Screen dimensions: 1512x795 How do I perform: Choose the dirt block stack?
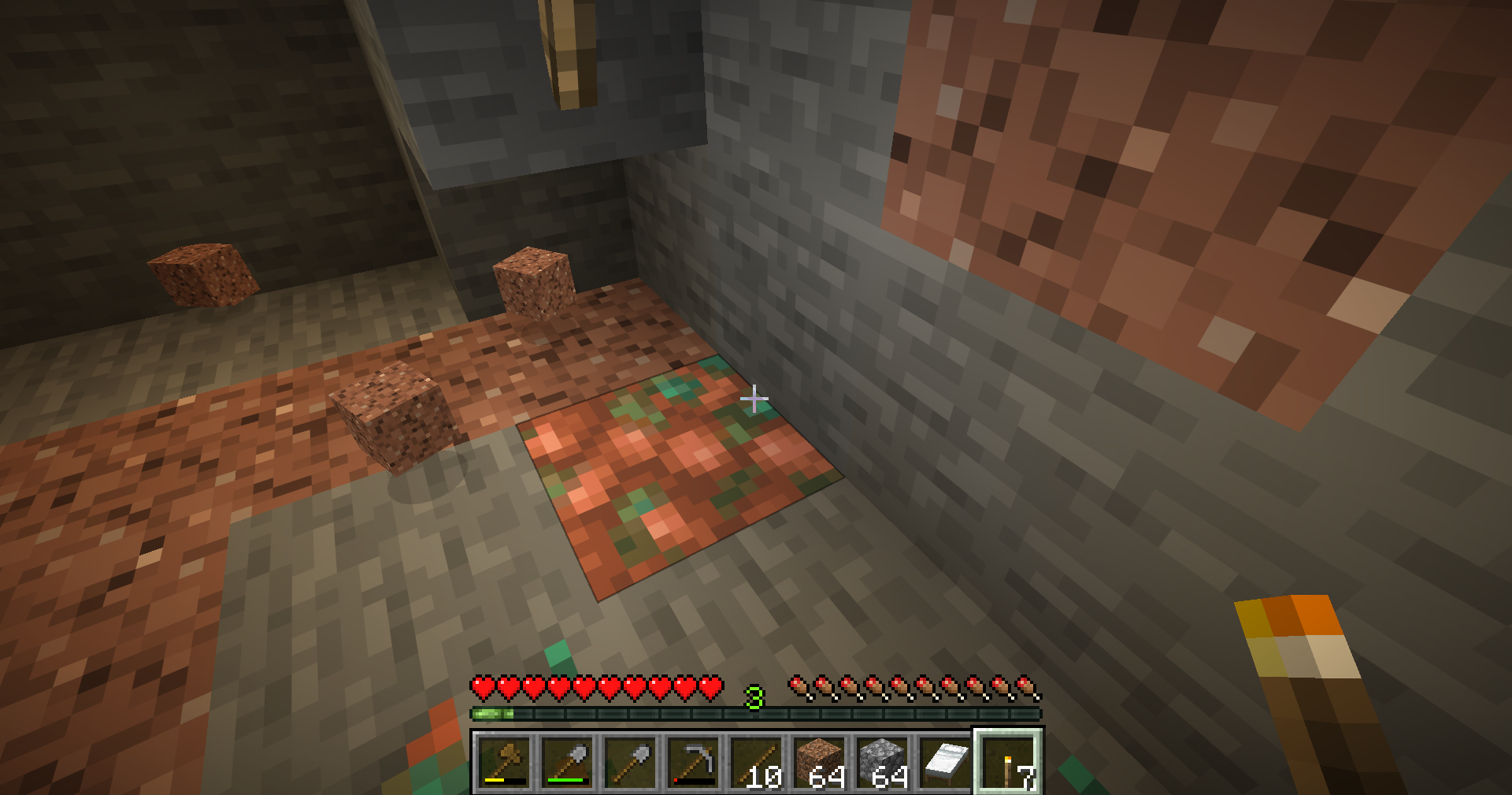819,762
